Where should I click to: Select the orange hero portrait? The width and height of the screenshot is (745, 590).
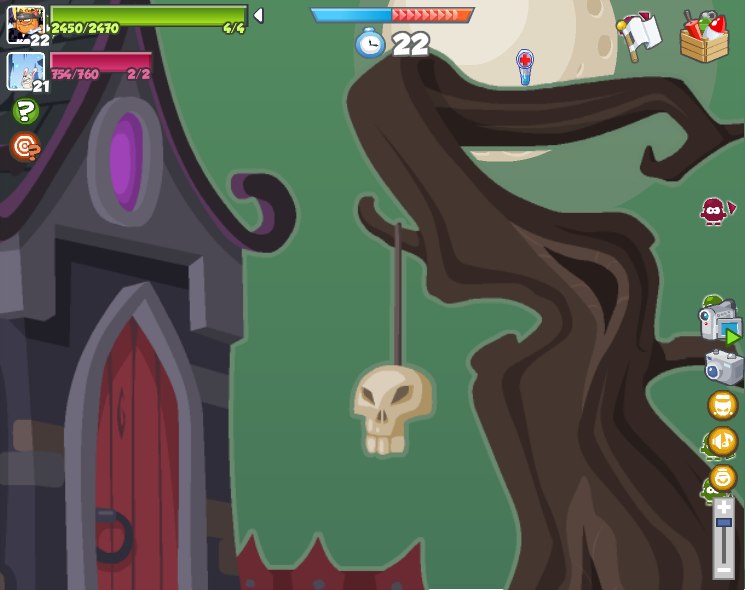25,23
